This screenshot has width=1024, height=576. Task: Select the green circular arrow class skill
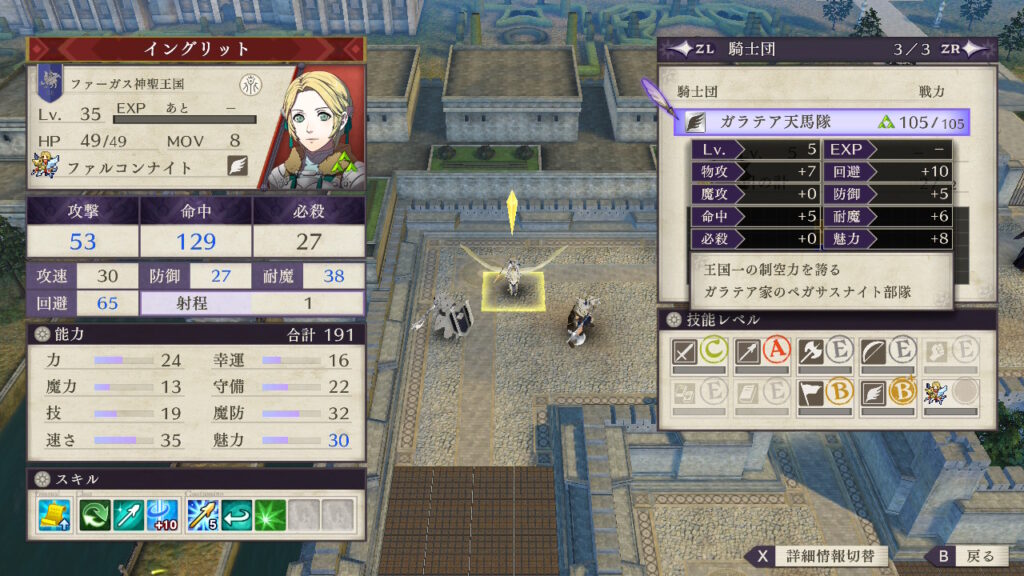tap(96, 514)
